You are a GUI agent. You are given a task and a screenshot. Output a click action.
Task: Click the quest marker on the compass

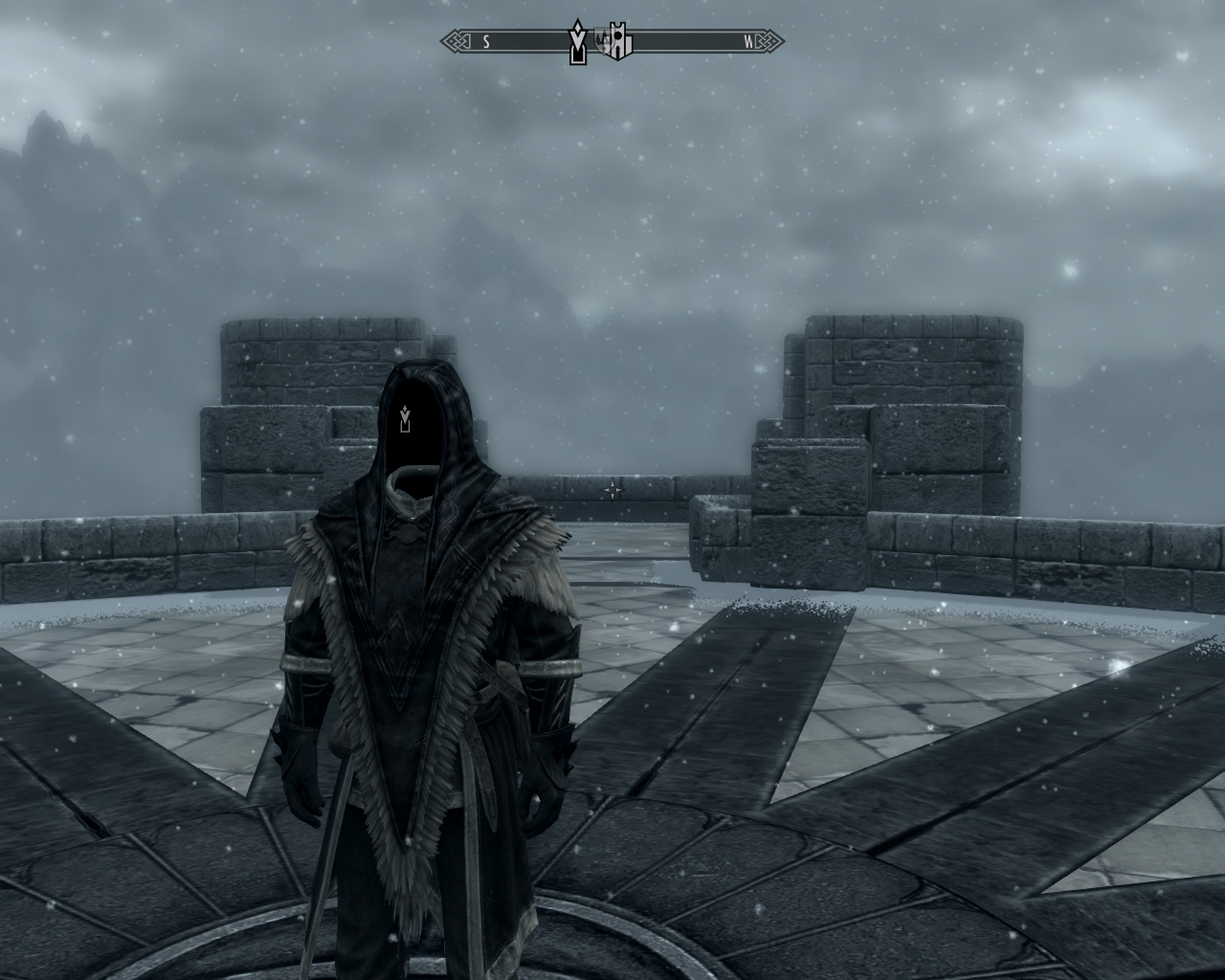click(x=577, y=42)
